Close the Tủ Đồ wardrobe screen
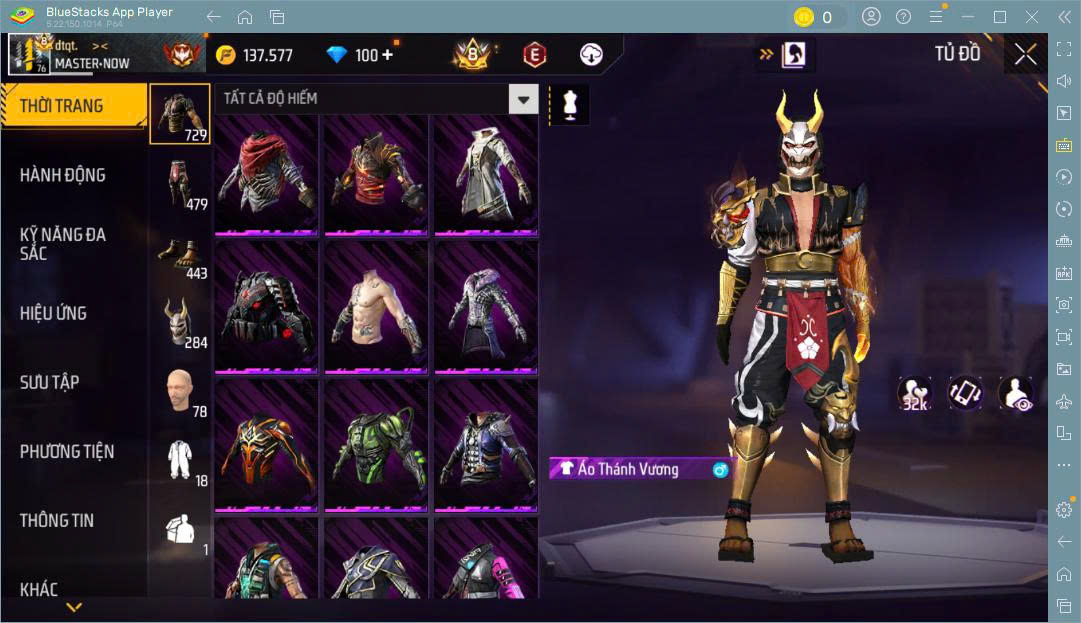1081x623 pixels. (x=1025, y=55)
